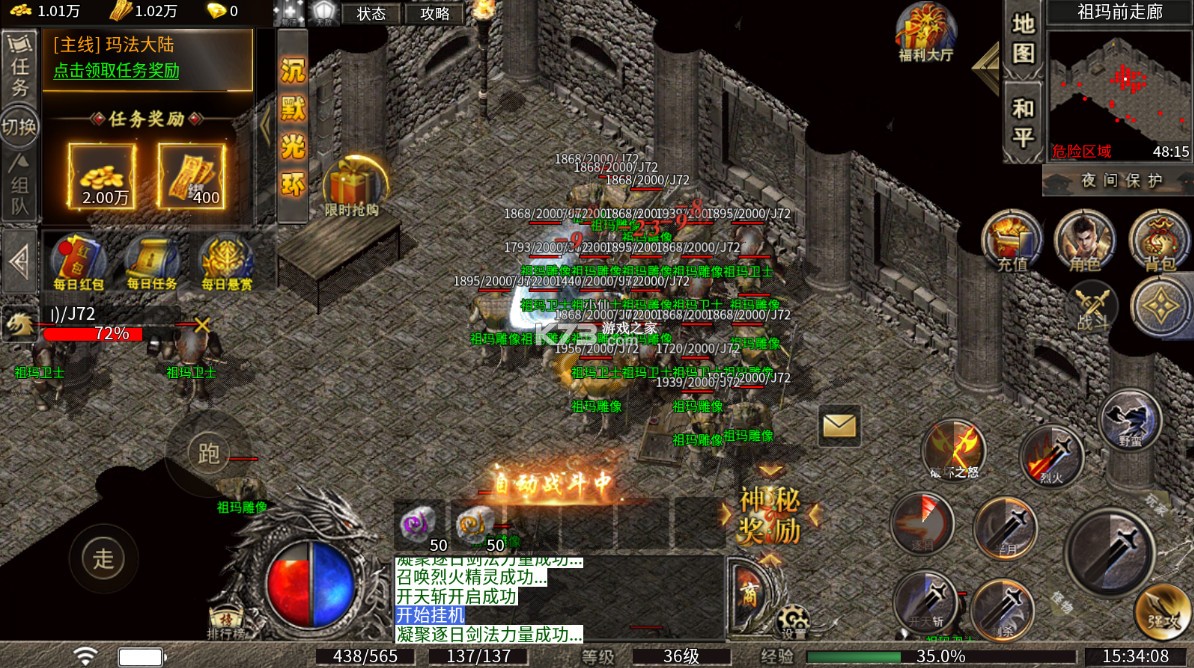Open the 每日悬赏 daily bounty icon

pyautogui.click(x=226, y=262)
